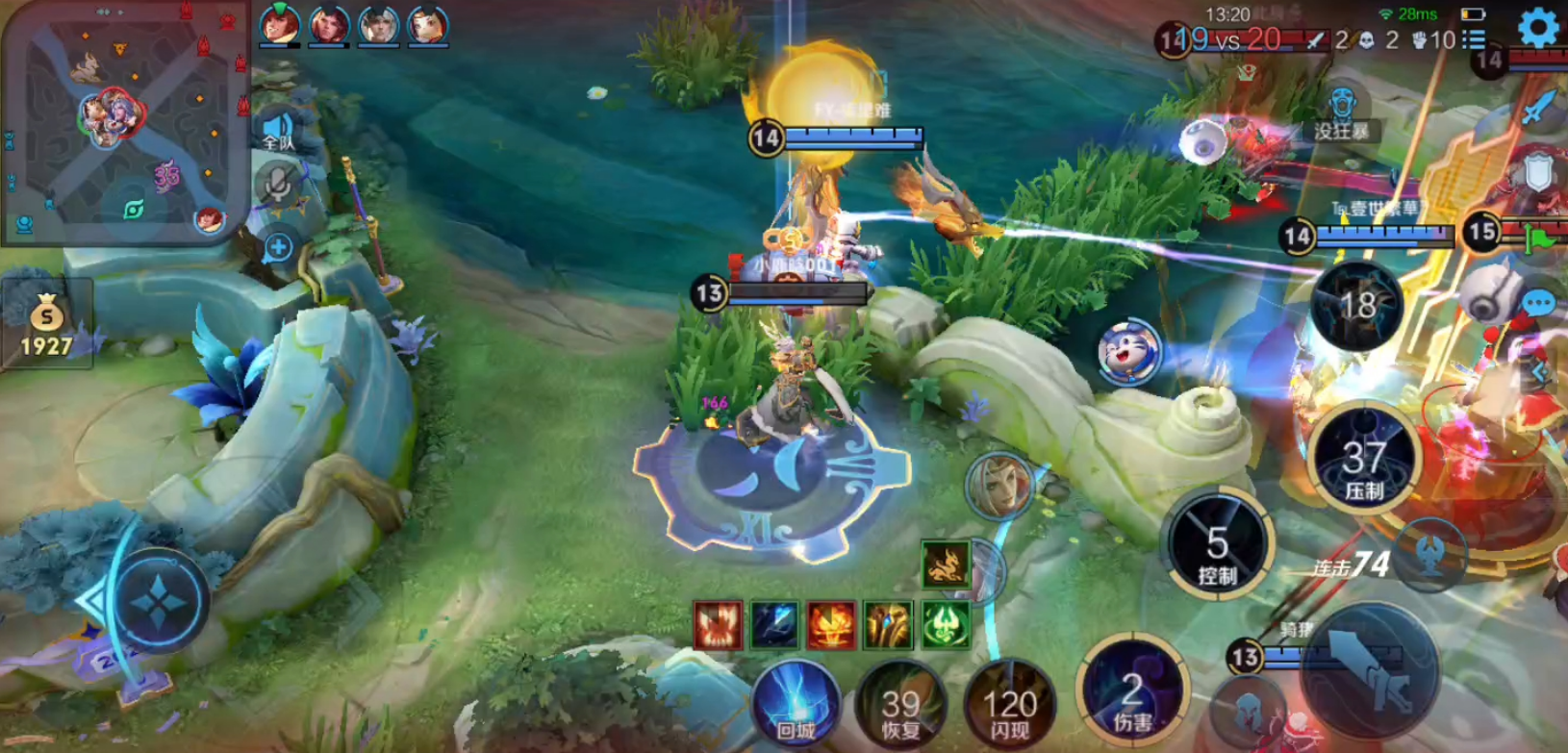Select the green trident equipment item
The height and width of the screenshot is (753, 1568).
coord(945,625)
